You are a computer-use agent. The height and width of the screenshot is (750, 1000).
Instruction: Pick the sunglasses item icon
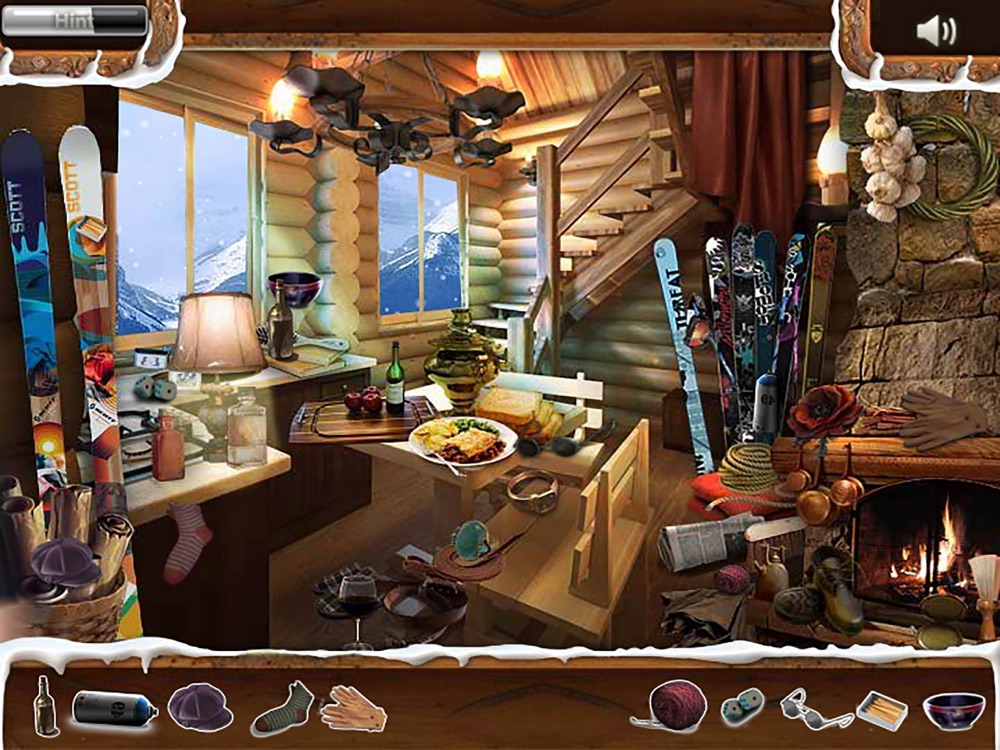tap(815, 708)
